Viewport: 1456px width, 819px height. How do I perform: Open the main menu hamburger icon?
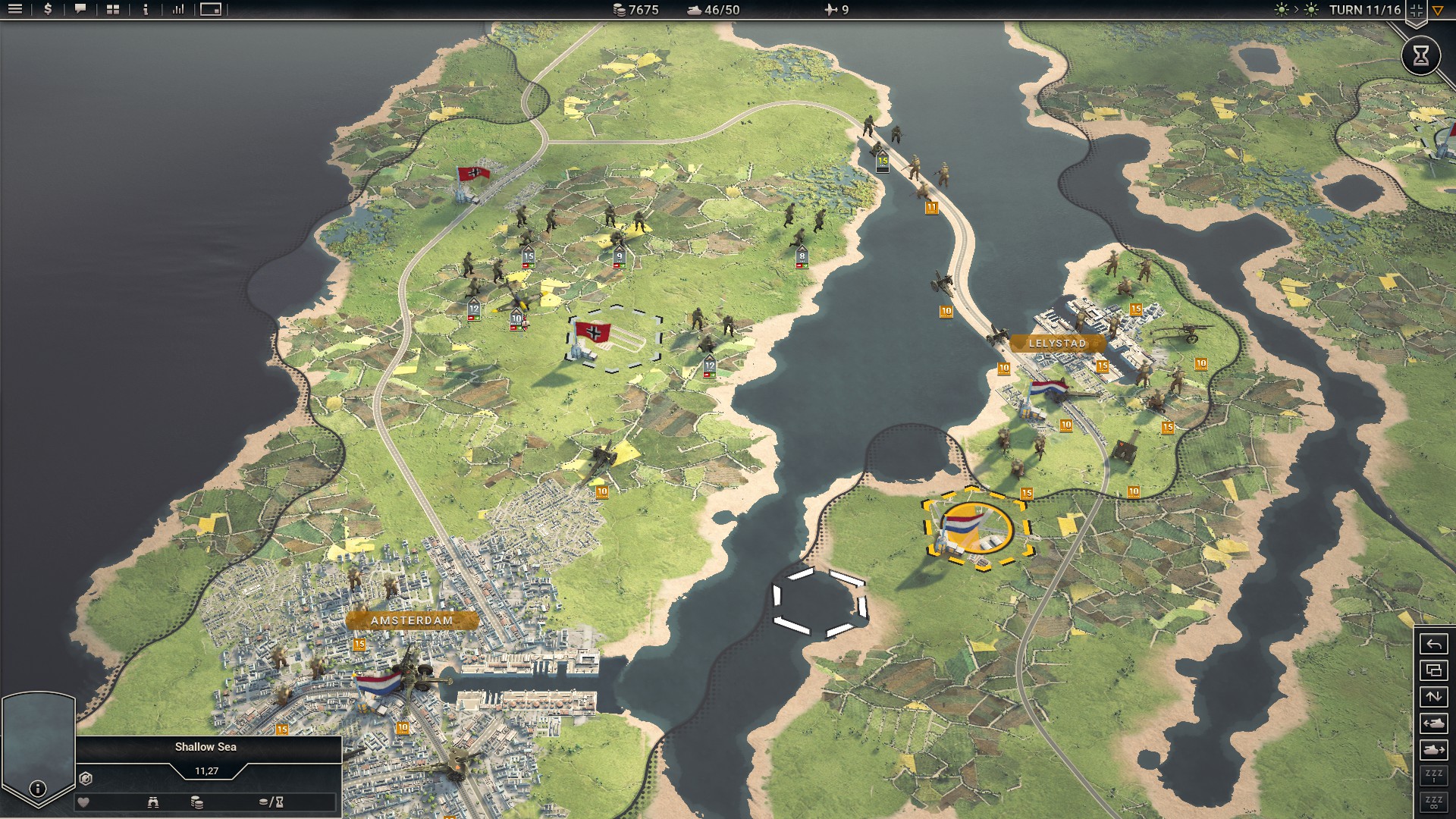(x=15, y=10)
